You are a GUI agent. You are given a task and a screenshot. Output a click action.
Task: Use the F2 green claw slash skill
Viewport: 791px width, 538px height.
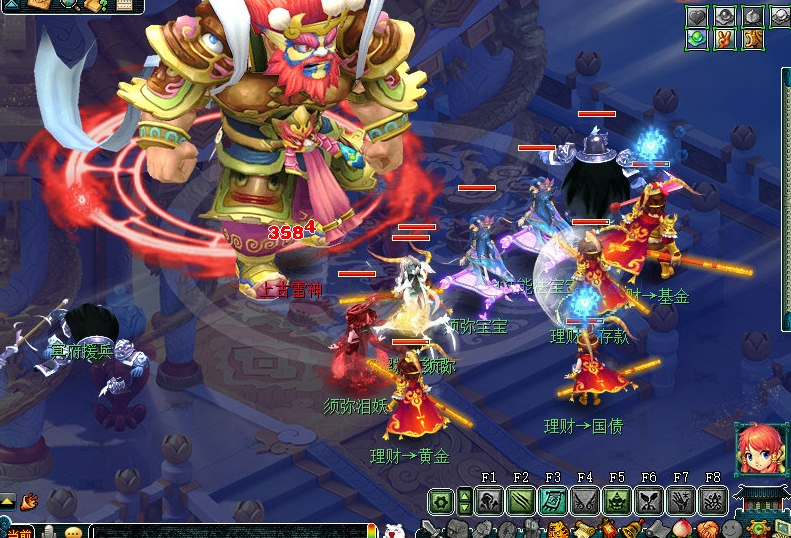(x=521, y=501)
